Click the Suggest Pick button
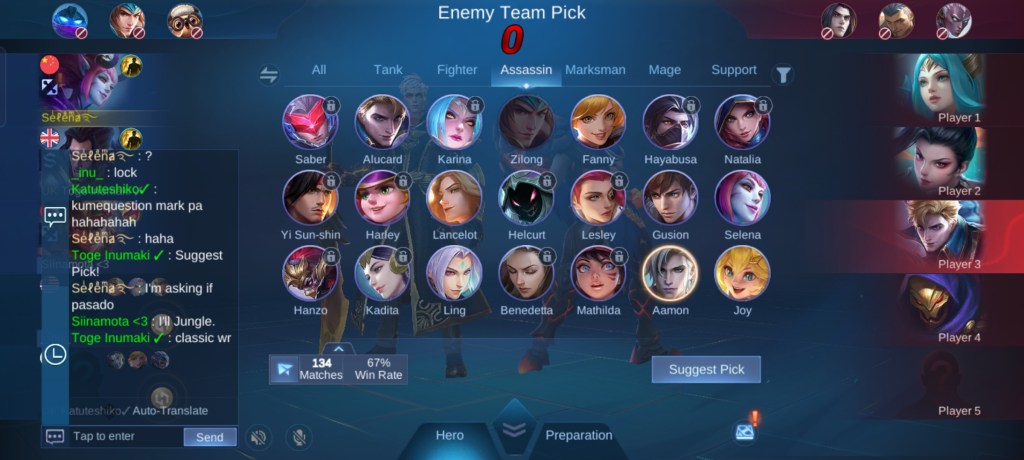Viewport: 1024px width, 460px height. tap(706, 370)
